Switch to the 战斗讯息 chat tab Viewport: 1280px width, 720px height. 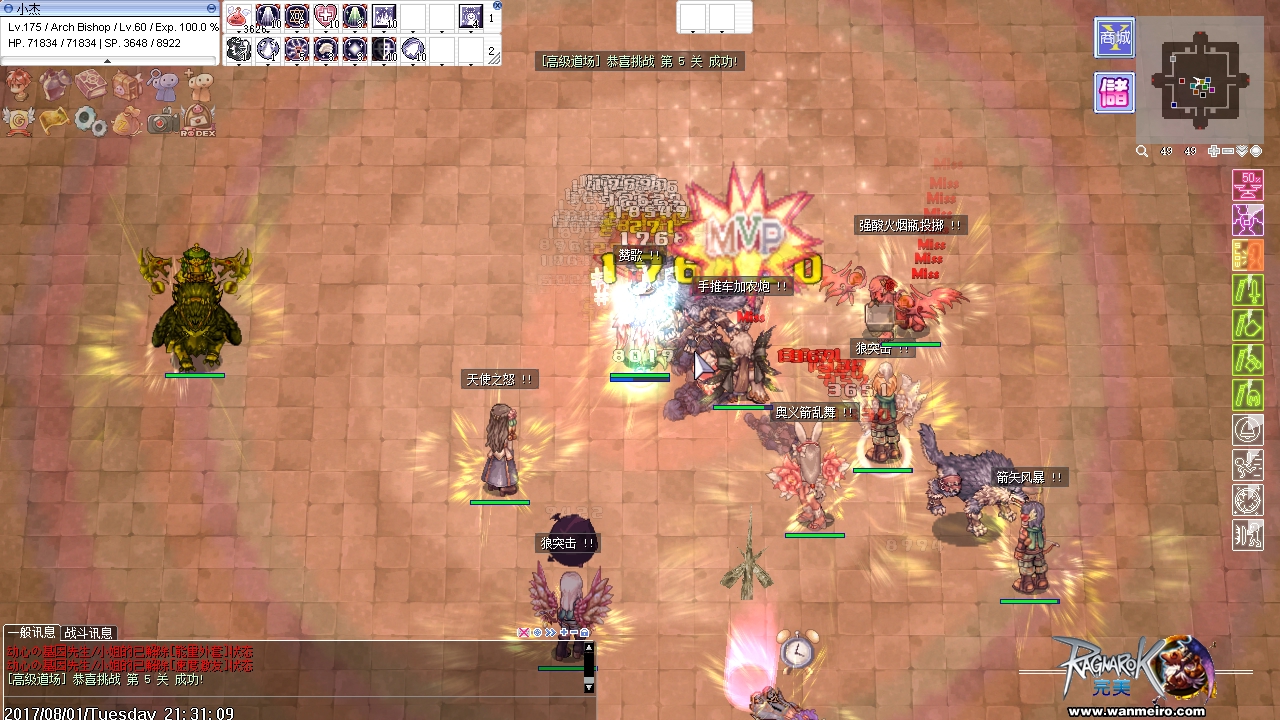click(x=89, y=633)
